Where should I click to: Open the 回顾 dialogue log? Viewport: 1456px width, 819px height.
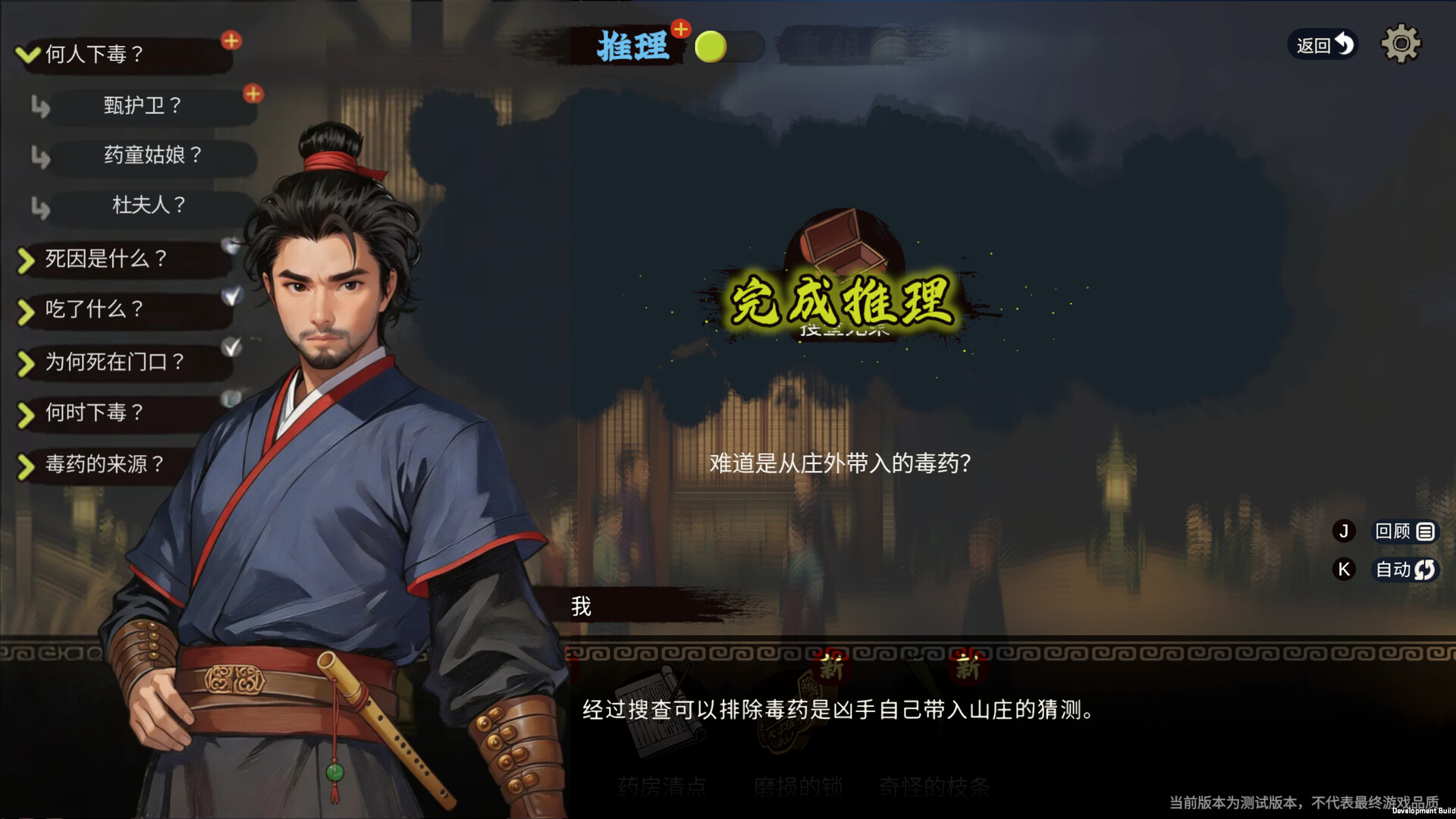pos(1404,532)
